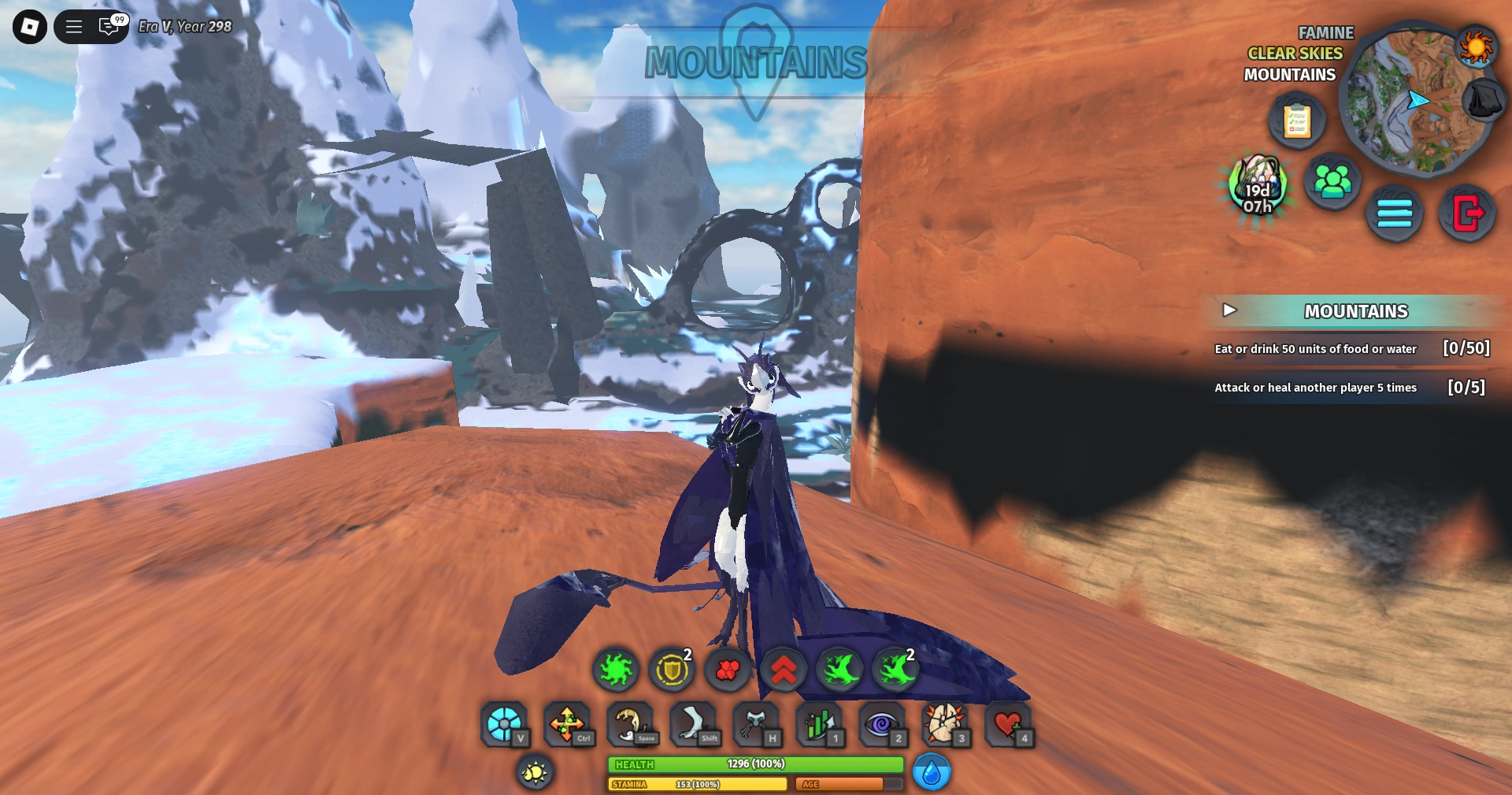Select the shield ability in the hotbar

[673, 671]
